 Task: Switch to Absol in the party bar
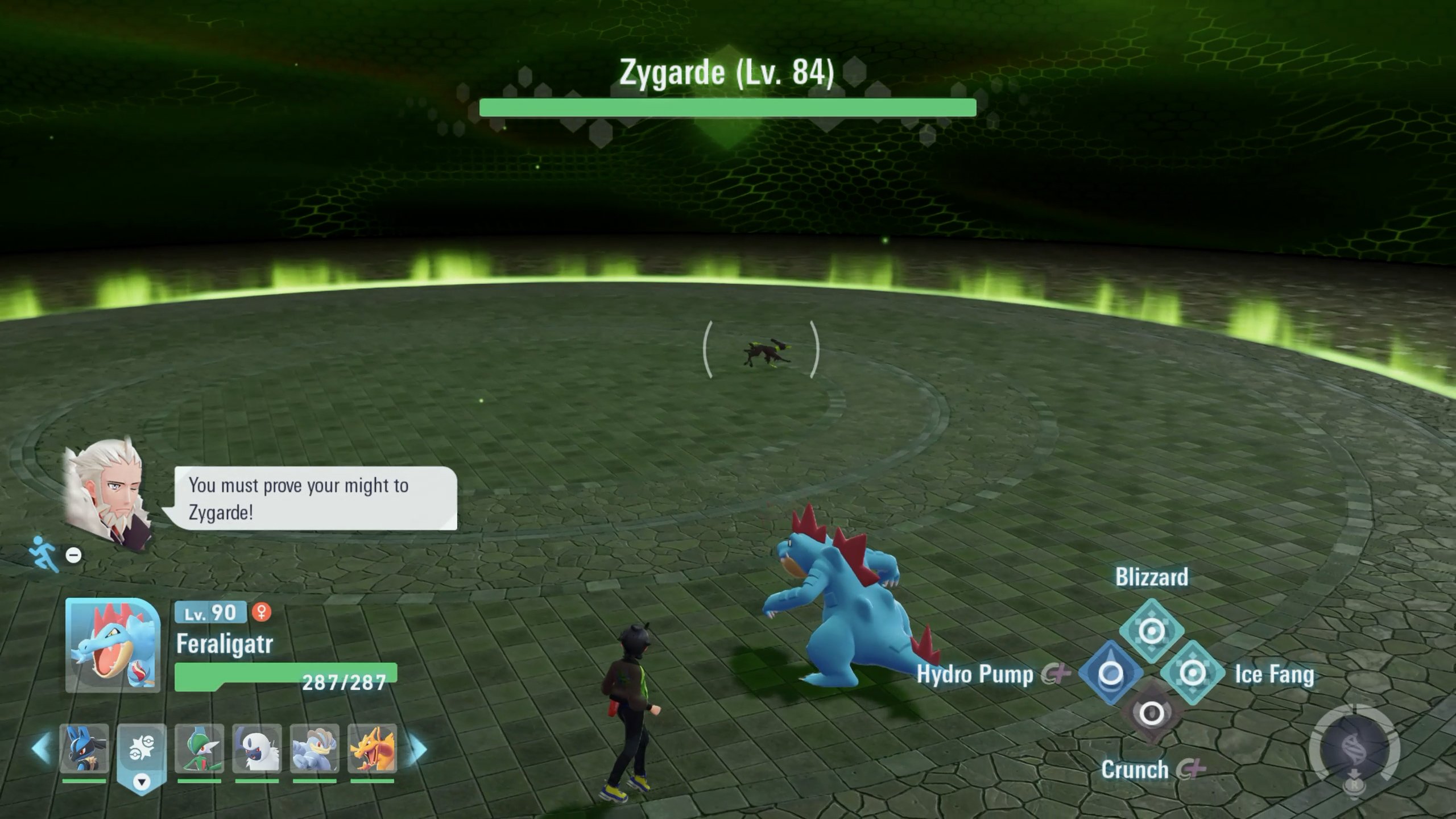(257, 748)
